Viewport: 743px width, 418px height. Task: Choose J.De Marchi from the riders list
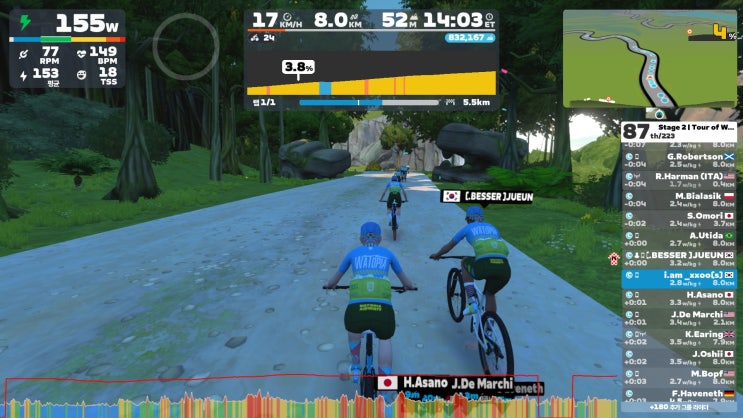[680, 317]
